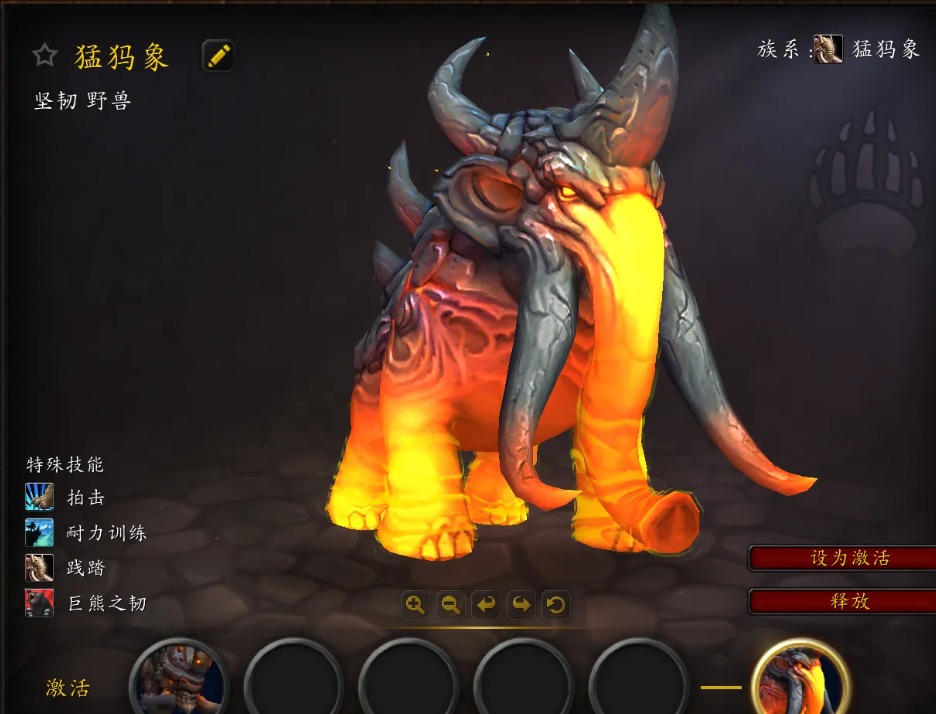
Task: Inspect the 巨熊之韧 ability icon
Action: (x=40, y=603)
